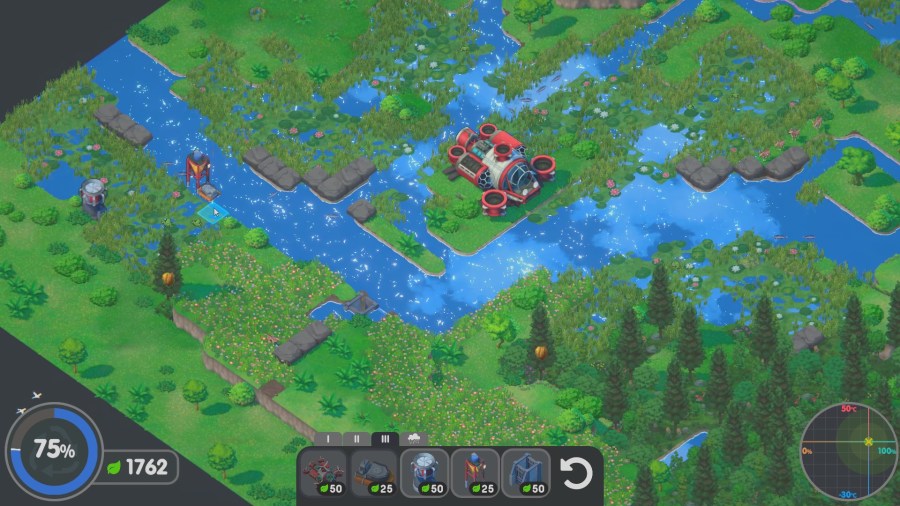Switch to the phase II build tab
Screen dimensions: 900x506
[x=357, y=438]
